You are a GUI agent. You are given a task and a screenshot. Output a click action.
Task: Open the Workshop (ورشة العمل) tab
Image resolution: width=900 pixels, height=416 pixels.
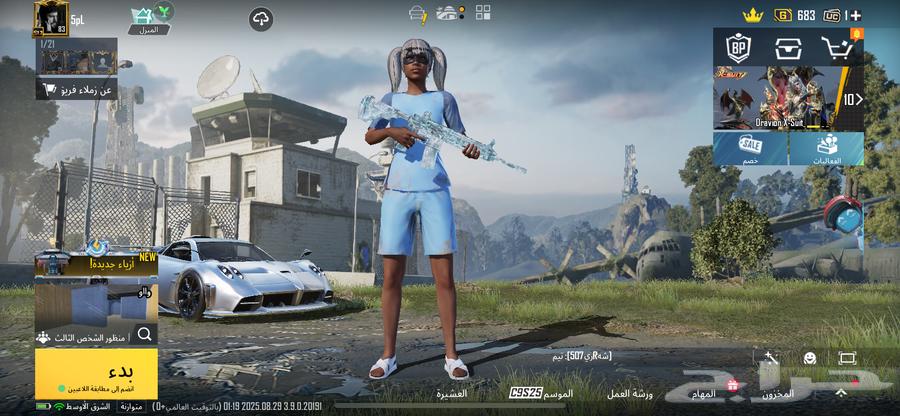coord(631,394)
